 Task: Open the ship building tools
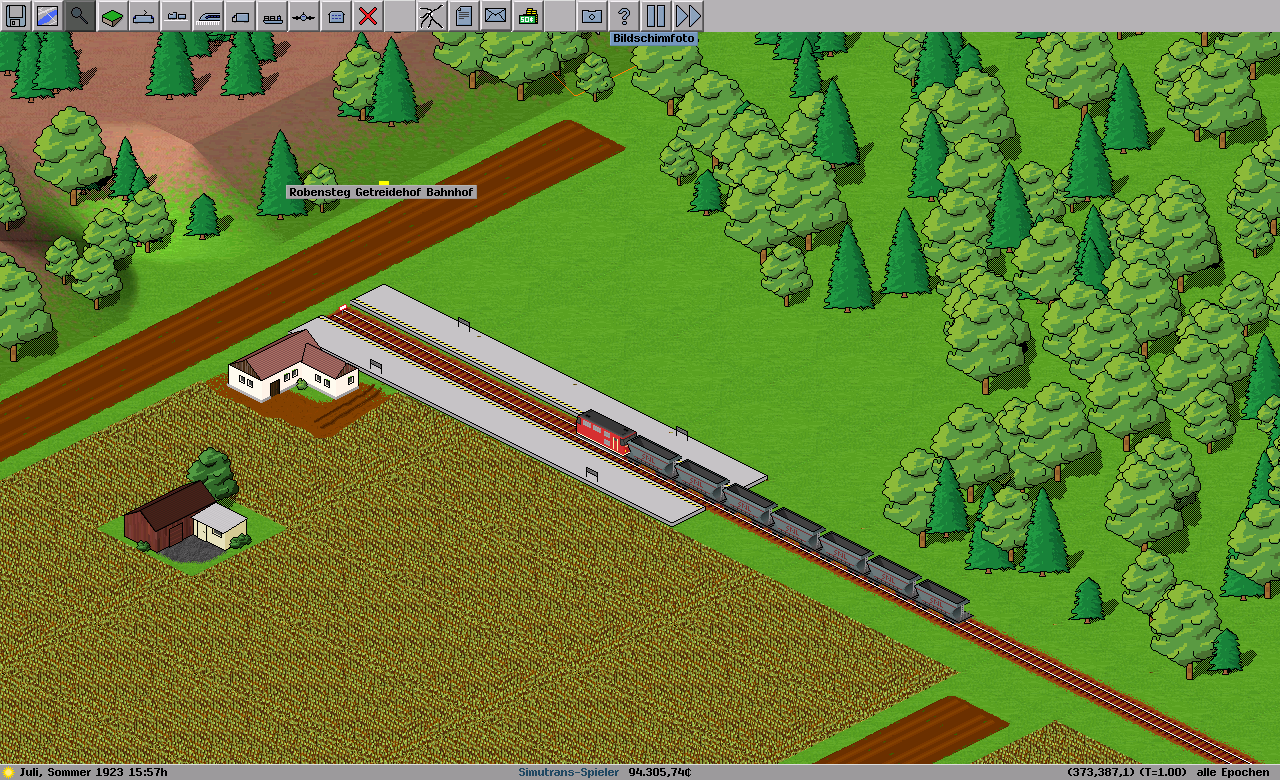click(x=272, y=16)
